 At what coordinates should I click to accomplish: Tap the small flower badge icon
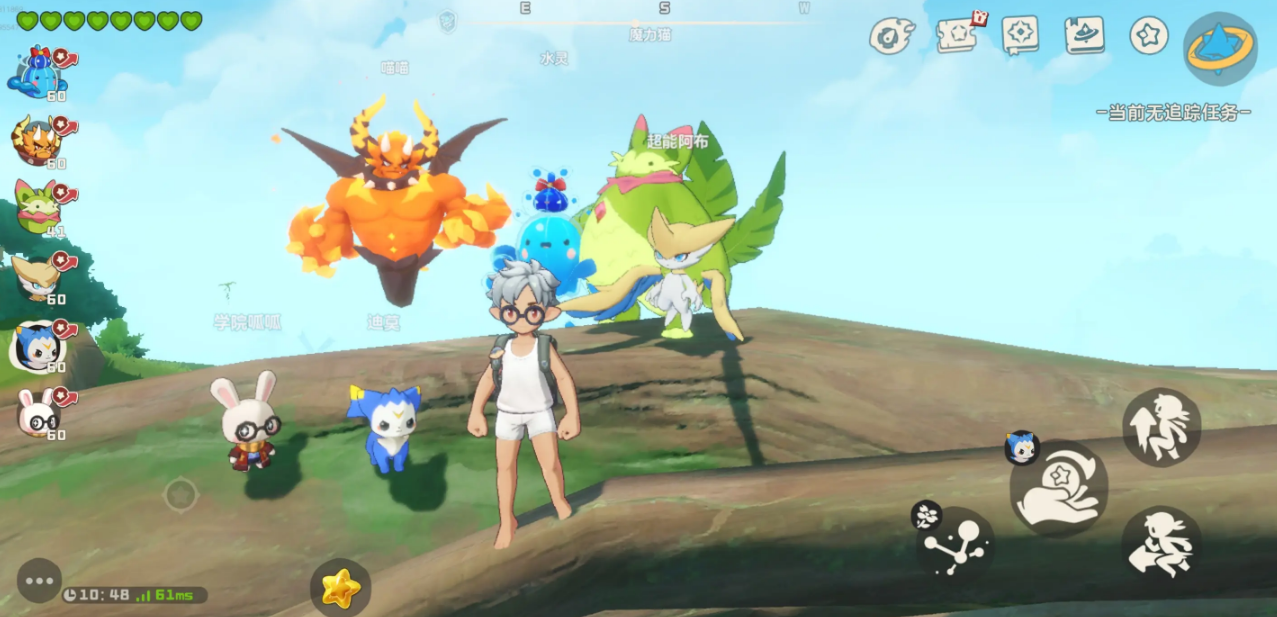point(926,515)
